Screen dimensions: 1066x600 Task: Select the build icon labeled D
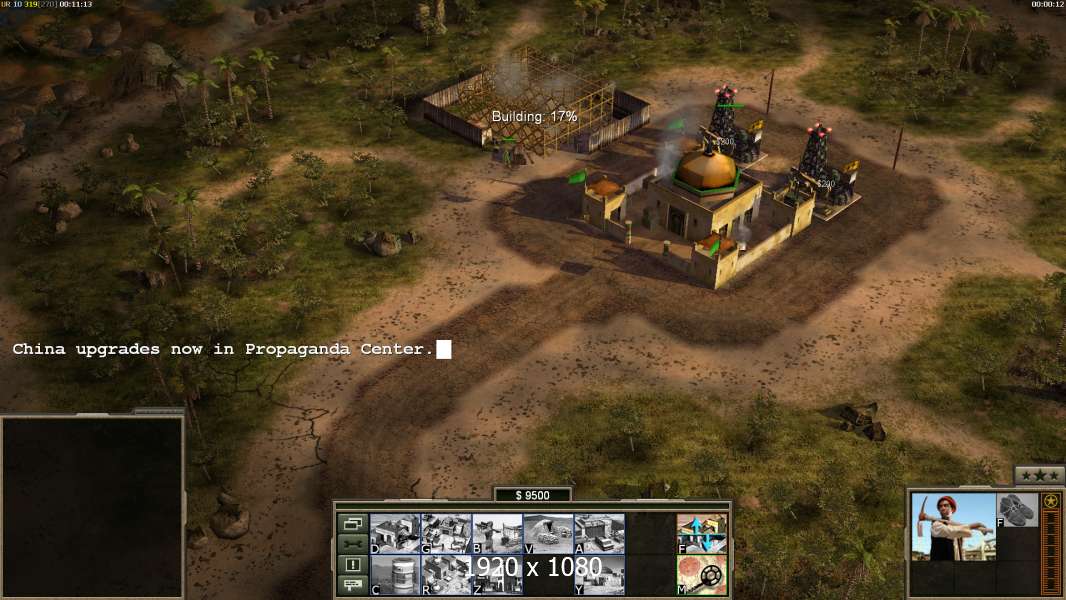395,534
